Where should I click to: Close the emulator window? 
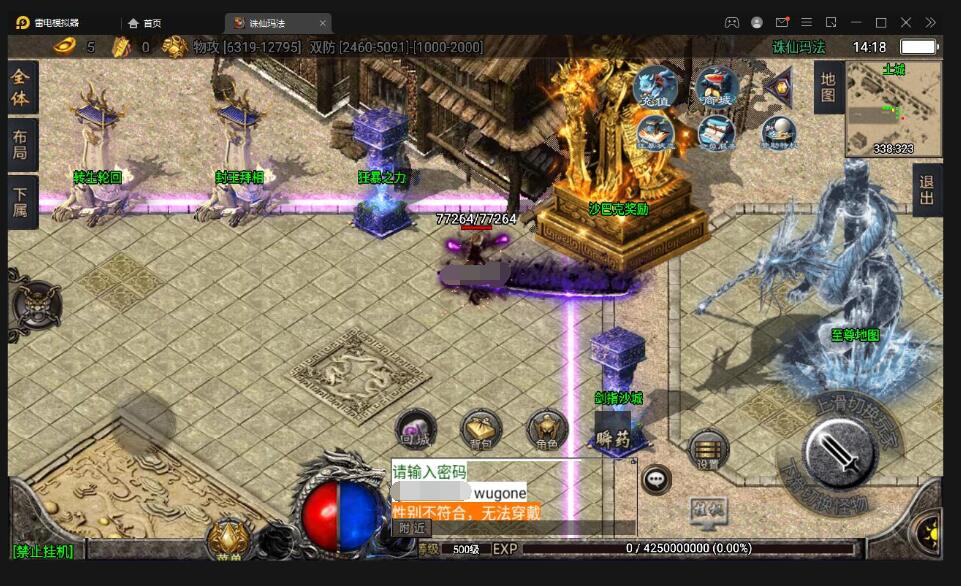[x=906, y=22]
